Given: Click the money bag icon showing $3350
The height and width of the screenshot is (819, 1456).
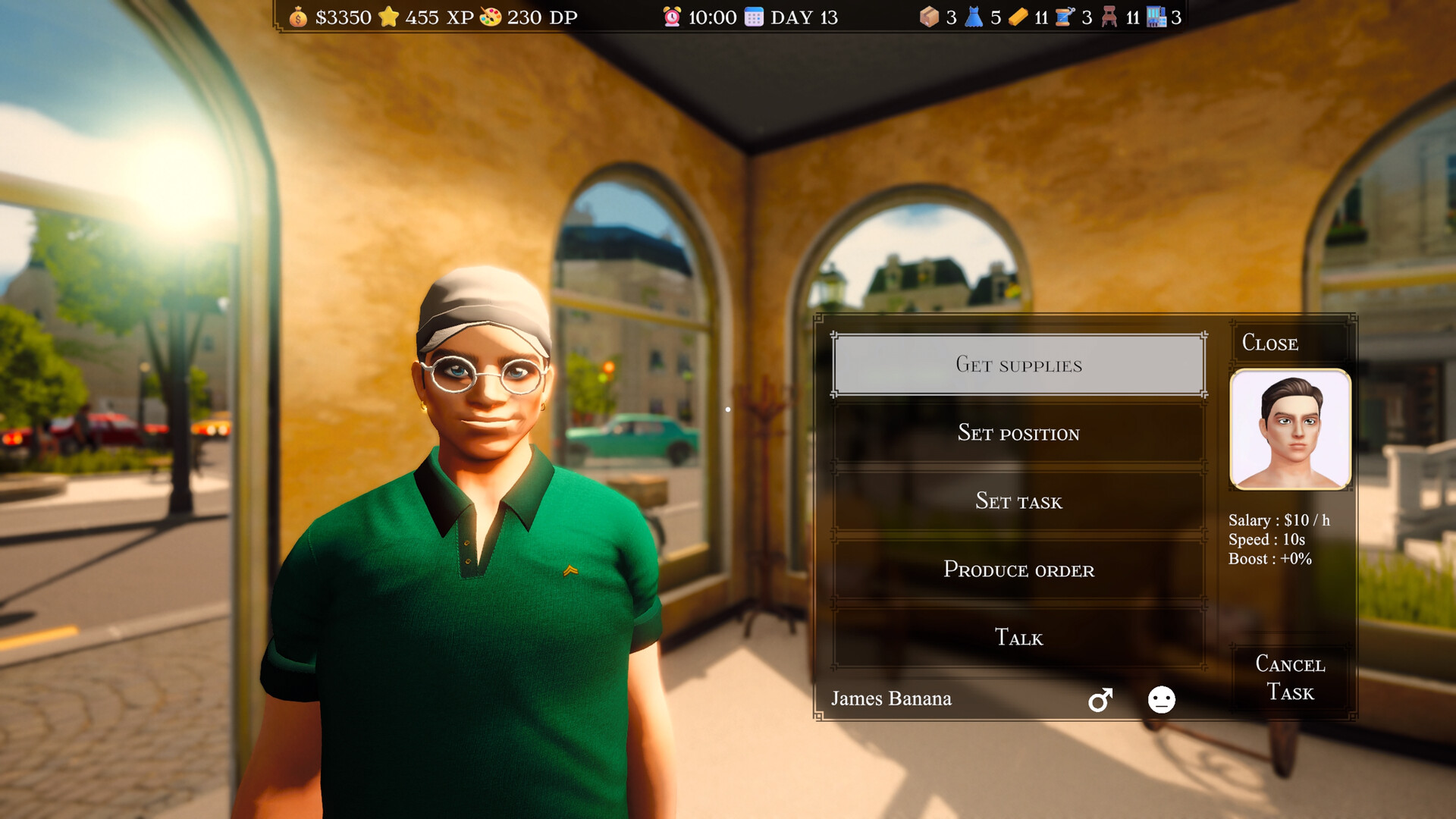Looking at the screenshot, I should [298, 17].
